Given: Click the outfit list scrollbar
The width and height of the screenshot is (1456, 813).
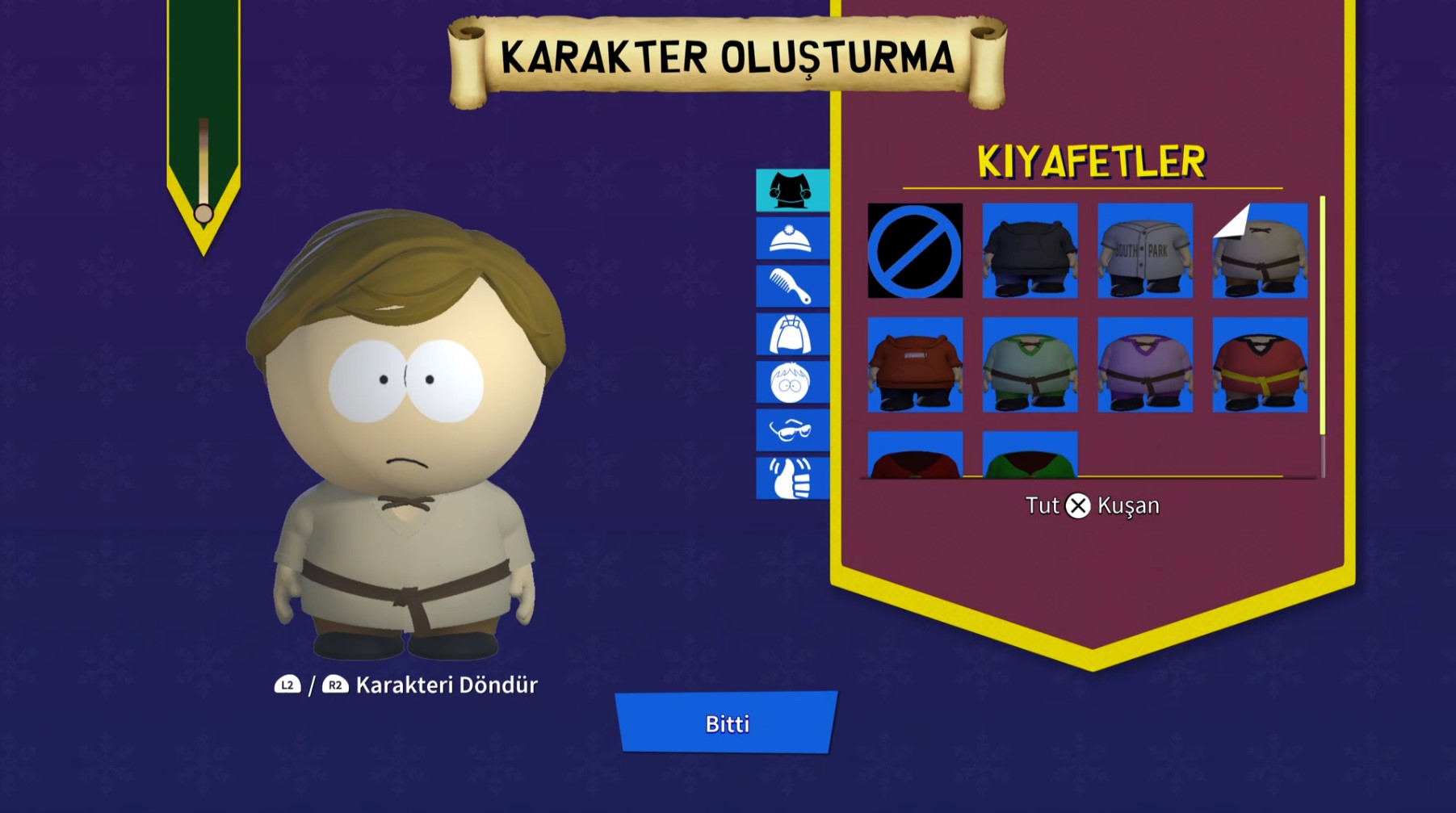Looking at the screenshot, I should point(1322,315).
